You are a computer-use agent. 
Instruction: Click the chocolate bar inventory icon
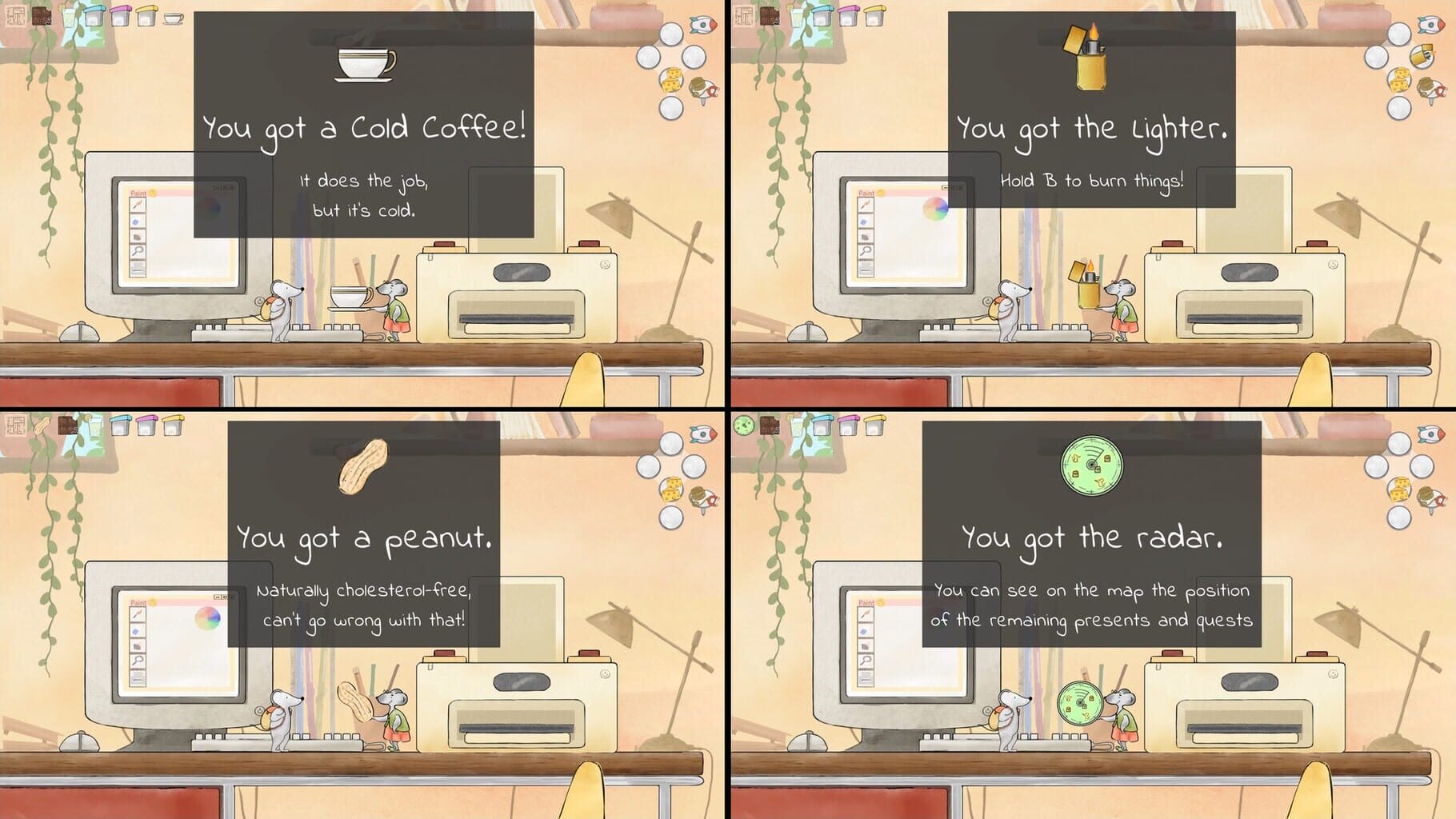42,15
